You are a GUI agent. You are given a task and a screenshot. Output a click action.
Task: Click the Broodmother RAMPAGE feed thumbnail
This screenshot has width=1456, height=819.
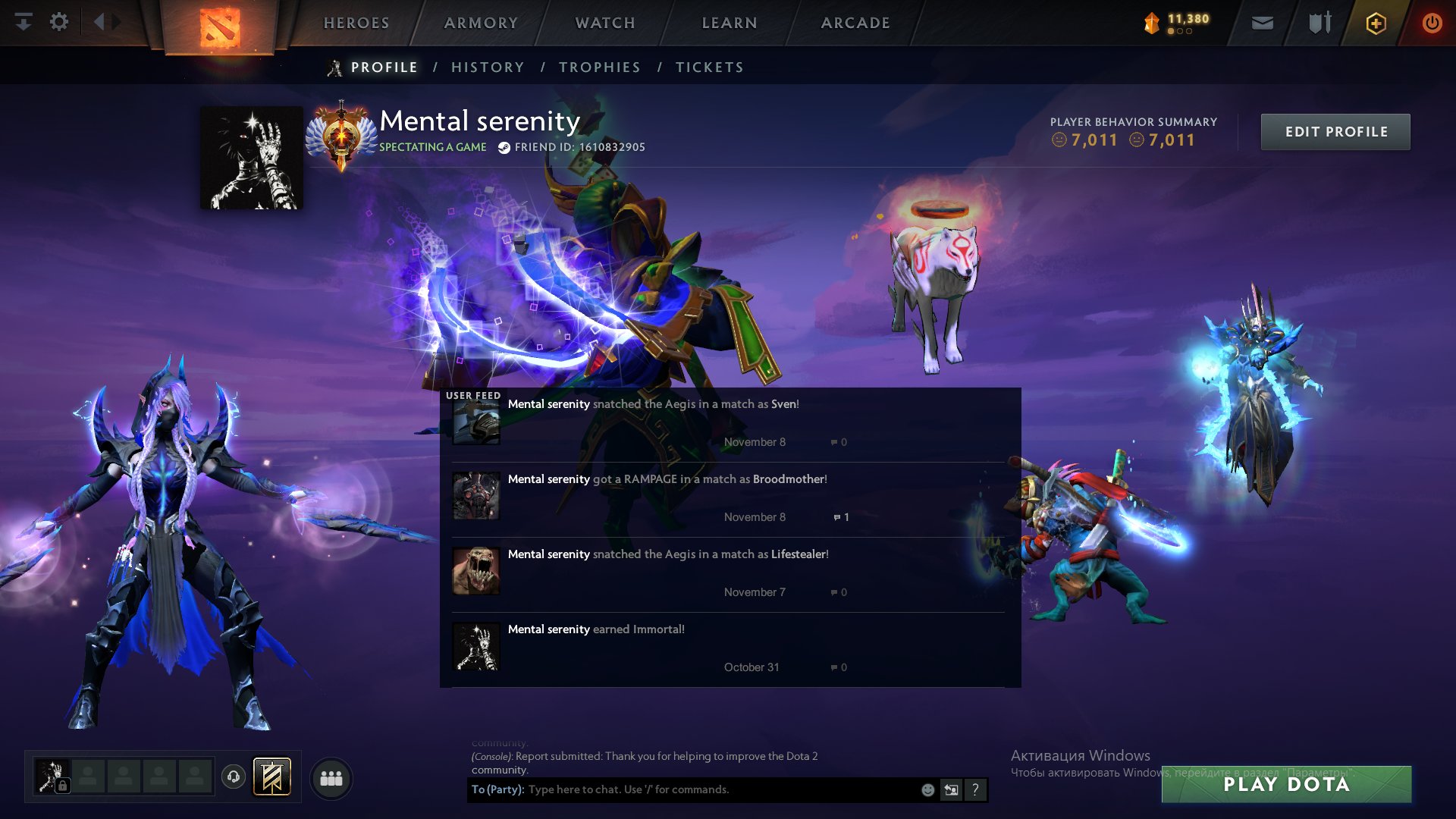click(x=476, y=496)
